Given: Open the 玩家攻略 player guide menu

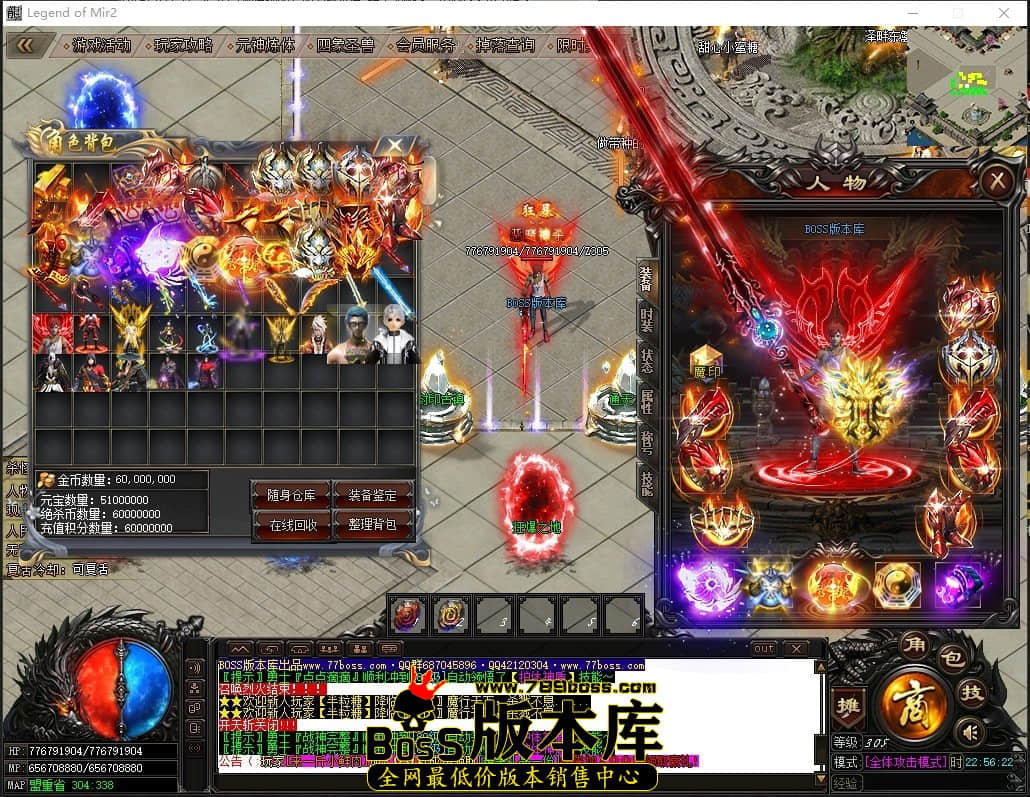Looking at the screenshot, I should click(183, 45).
